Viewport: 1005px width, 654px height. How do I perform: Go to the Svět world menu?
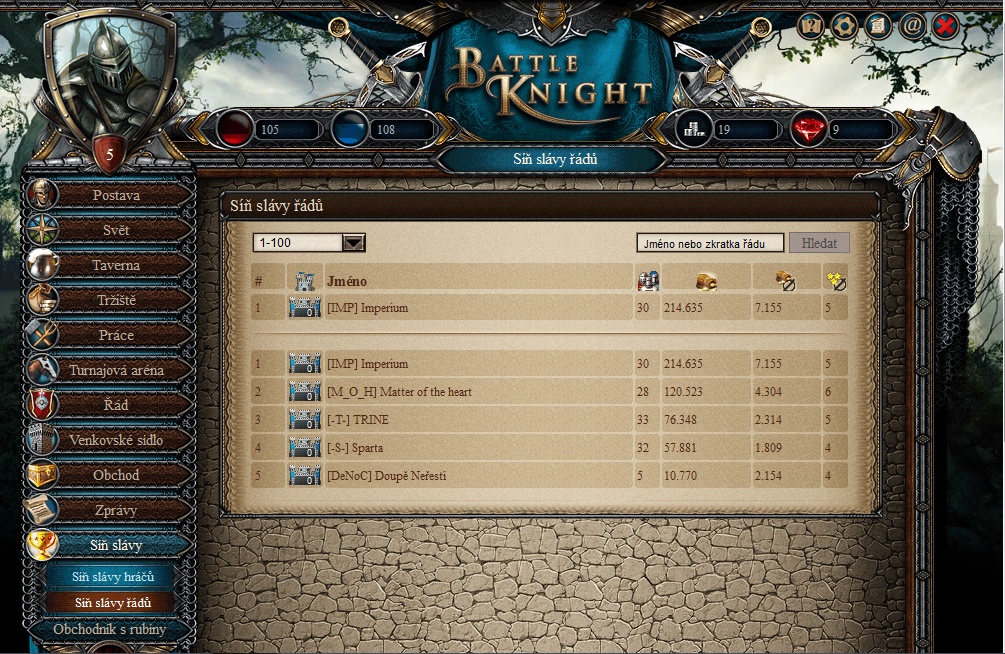click(116, 230)
